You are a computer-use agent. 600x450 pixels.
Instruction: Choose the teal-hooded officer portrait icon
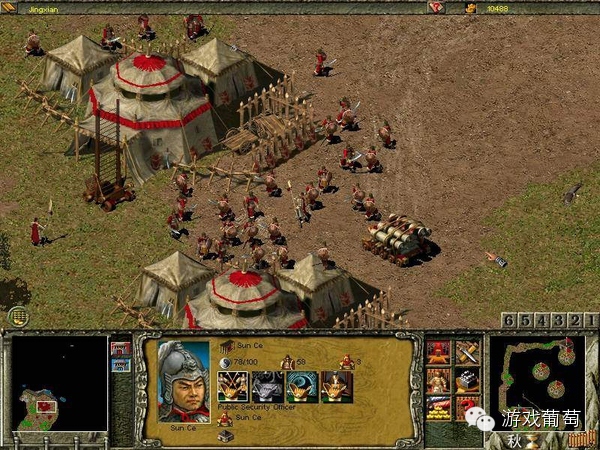(x=302, y=386)
